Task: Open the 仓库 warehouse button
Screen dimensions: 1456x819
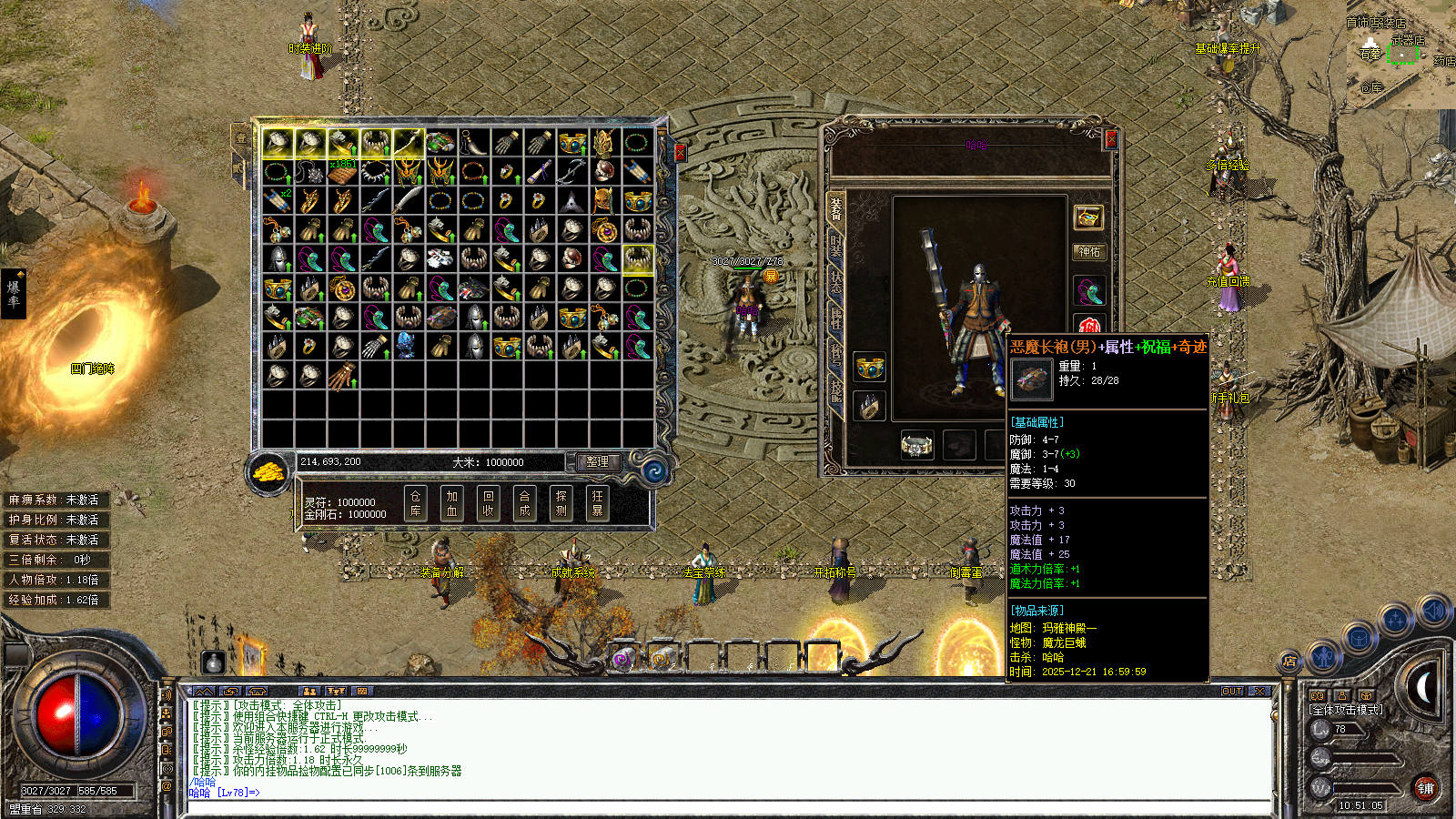Action: point(415,503)
